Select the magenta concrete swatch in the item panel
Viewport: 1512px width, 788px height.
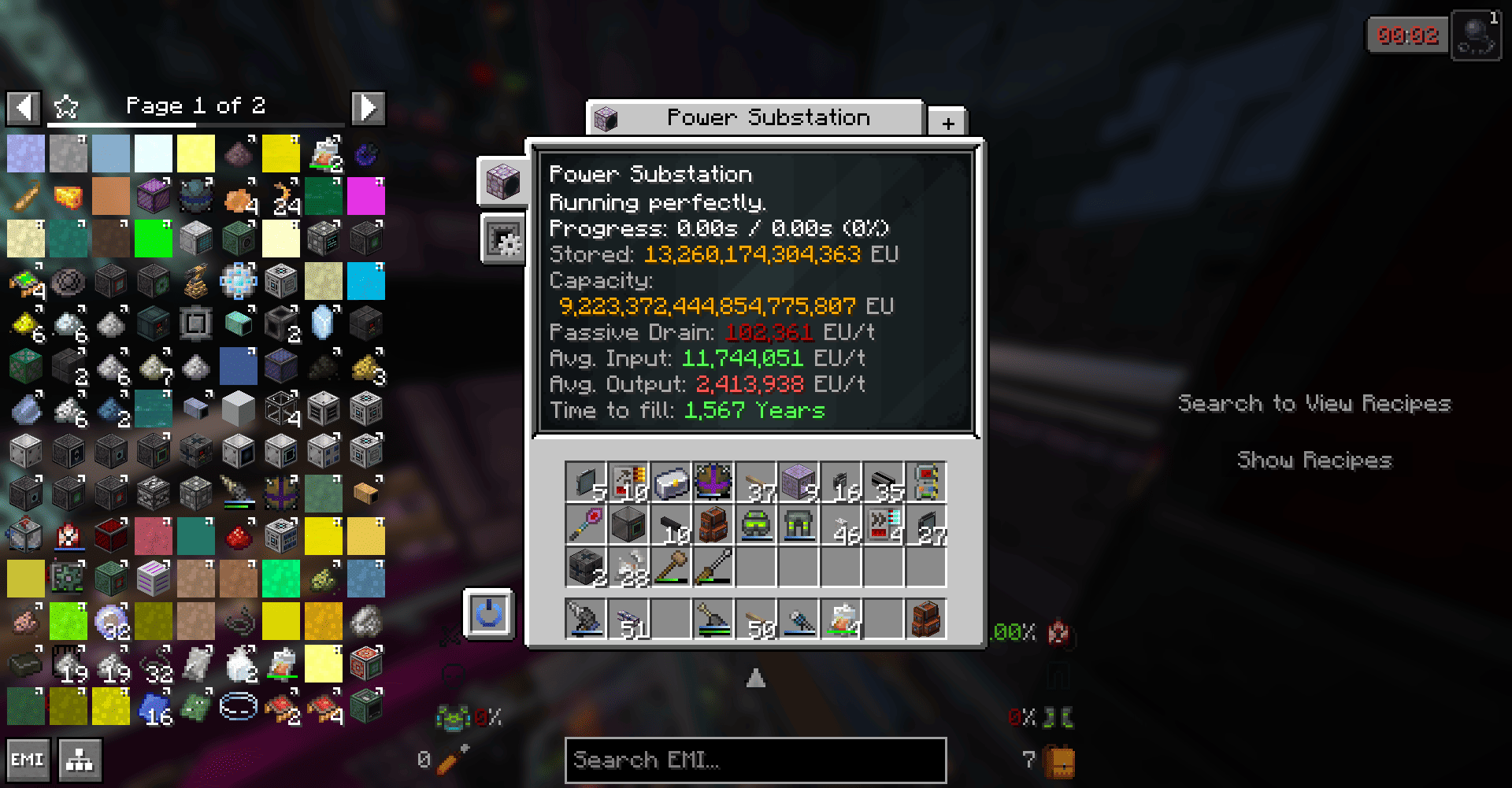[x=366, y=196]
